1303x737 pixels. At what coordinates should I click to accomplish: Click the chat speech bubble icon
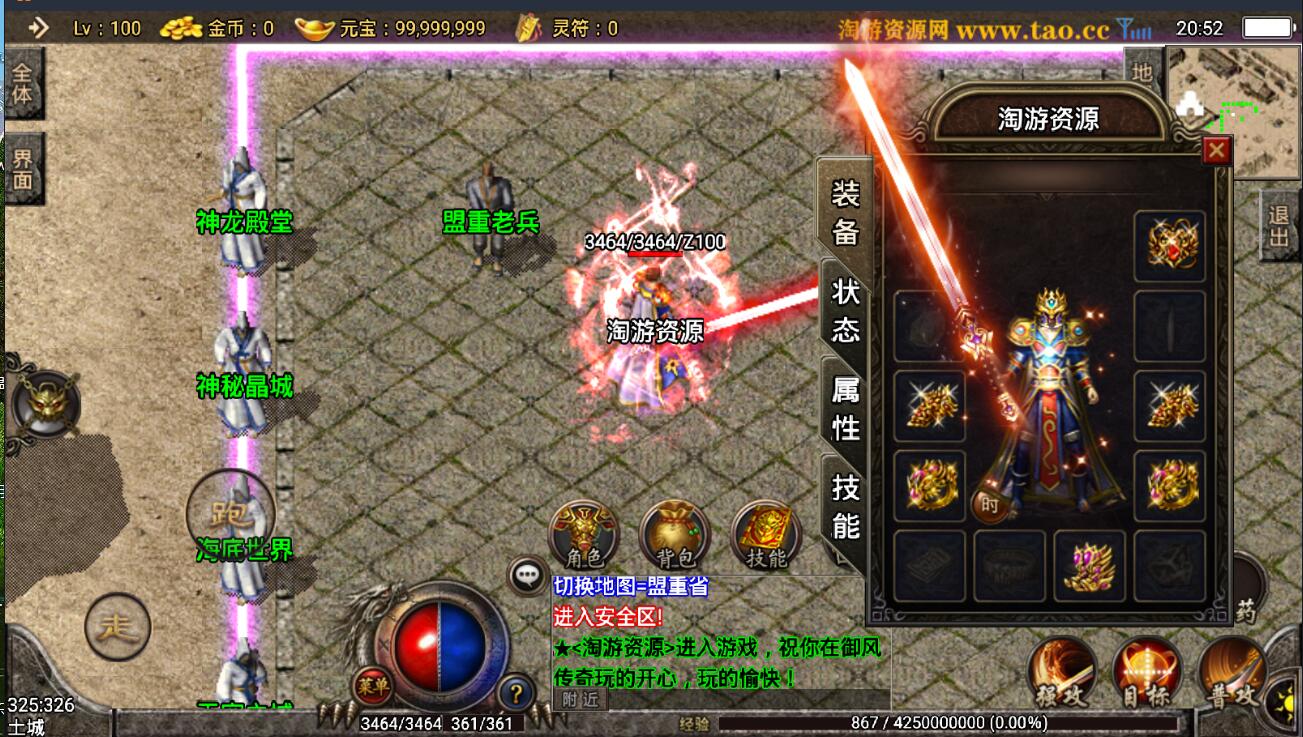[x=527, y=576]
